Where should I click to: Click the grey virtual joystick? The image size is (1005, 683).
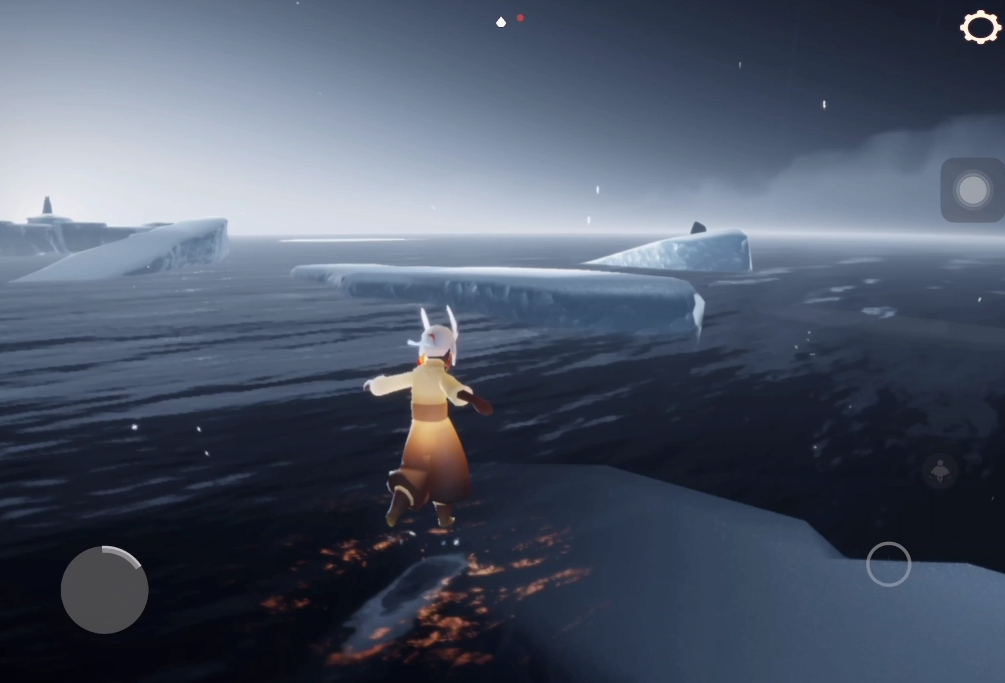[105, 590]
